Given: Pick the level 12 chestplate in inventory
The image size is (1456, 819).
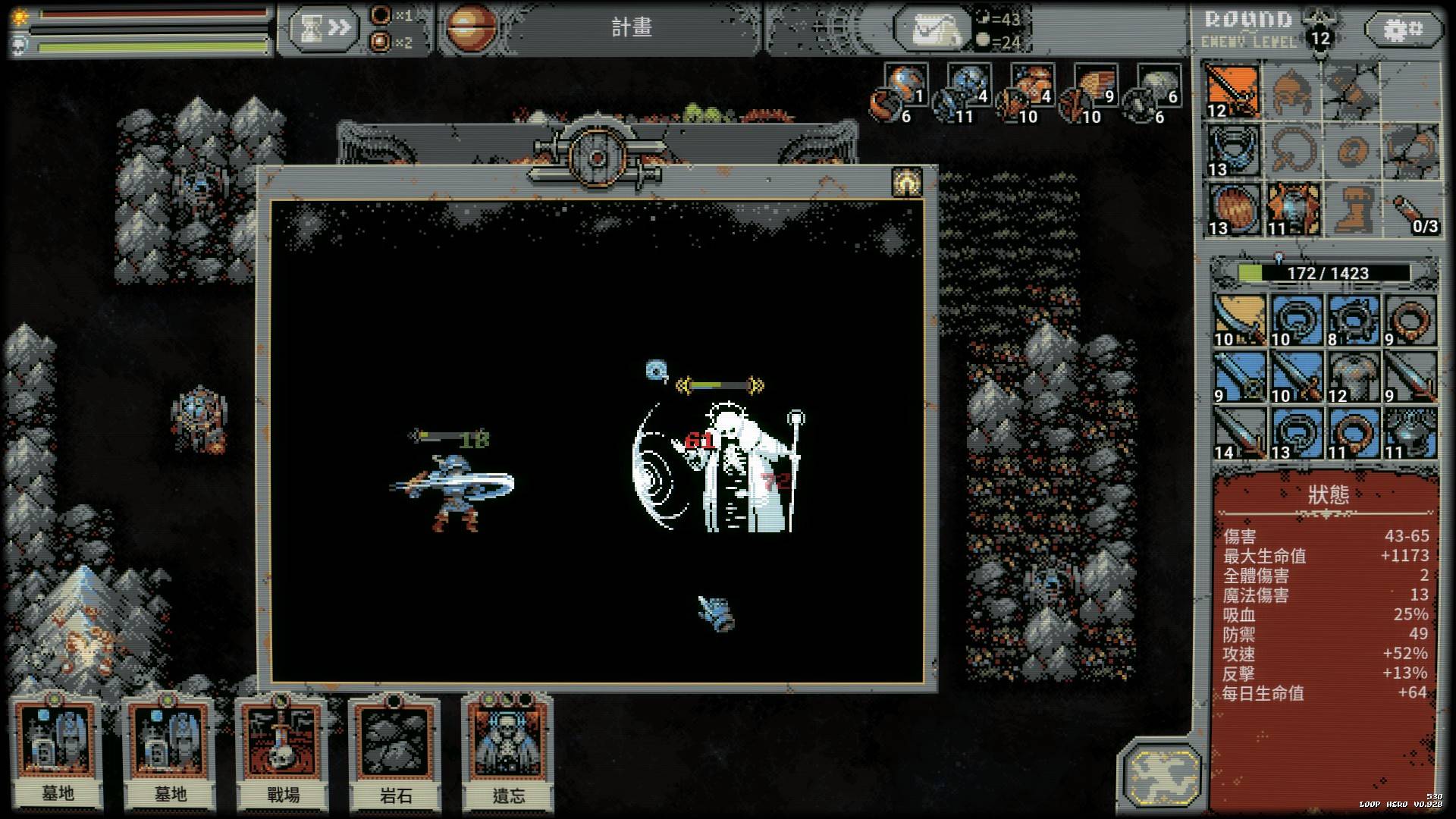Looking at the screenshot, I should click(1354, 377).
